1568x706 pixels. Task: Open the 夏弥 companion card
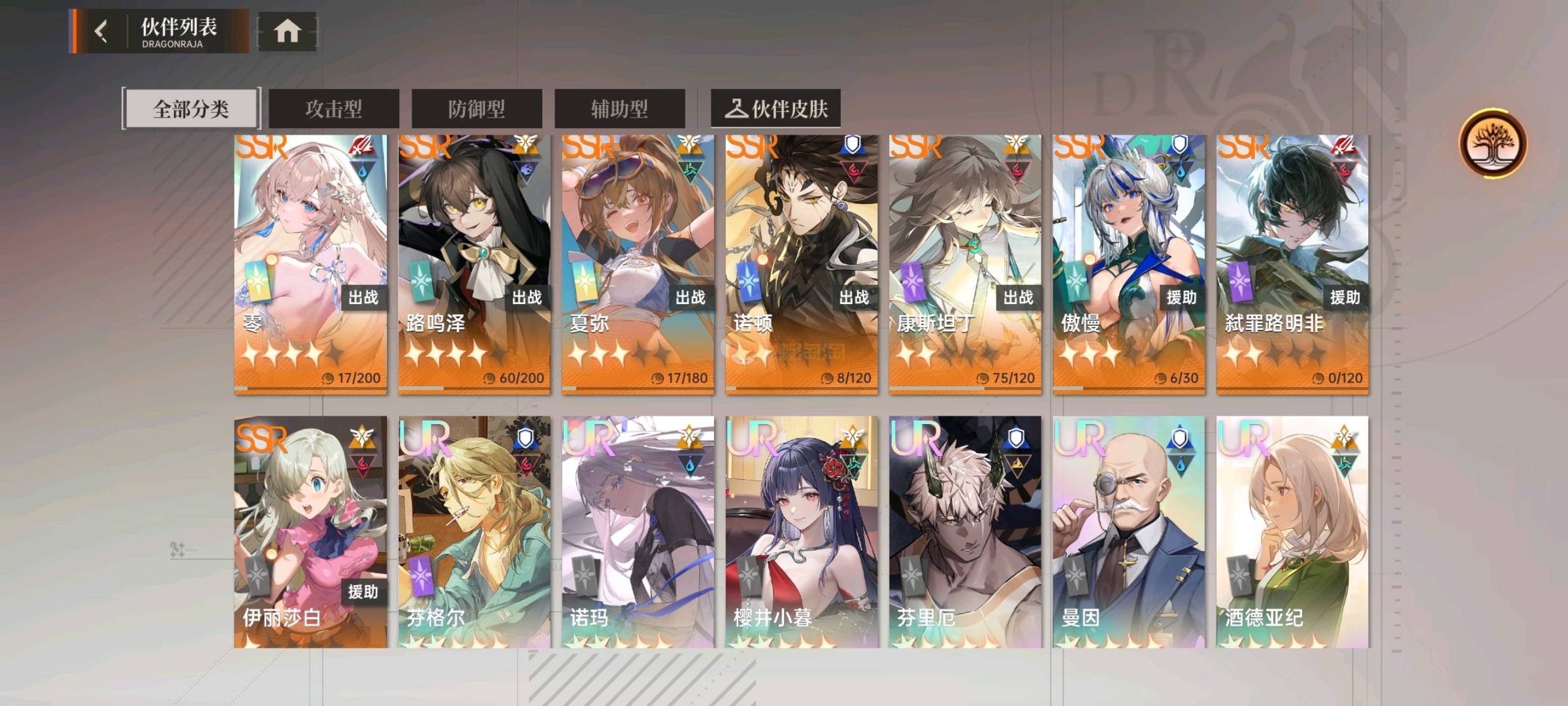638,264
